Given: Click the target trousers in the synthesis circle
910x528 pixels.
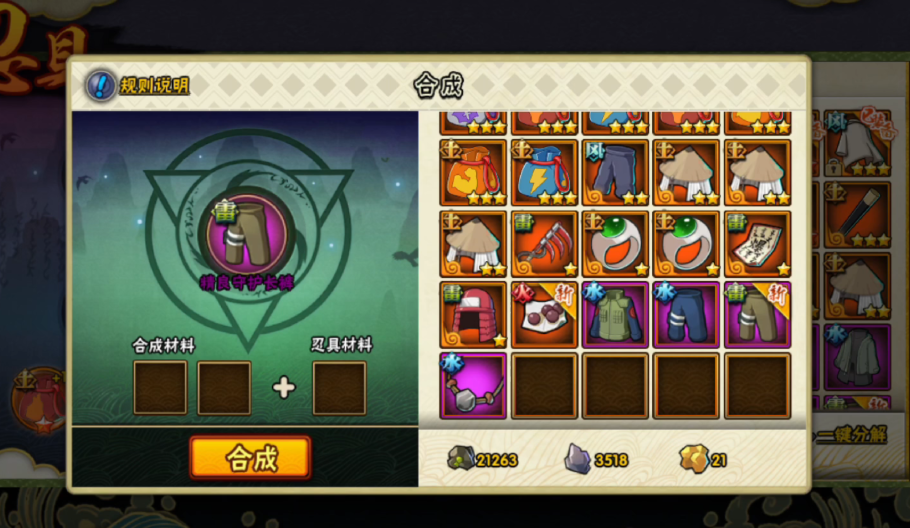Looking at the screenshot, I should (x=247, y=237).
